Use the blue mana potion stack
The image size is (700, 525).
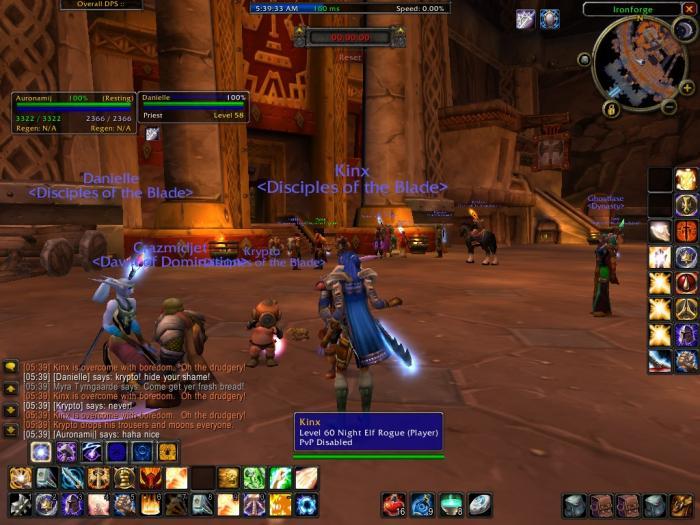[423, 505]
